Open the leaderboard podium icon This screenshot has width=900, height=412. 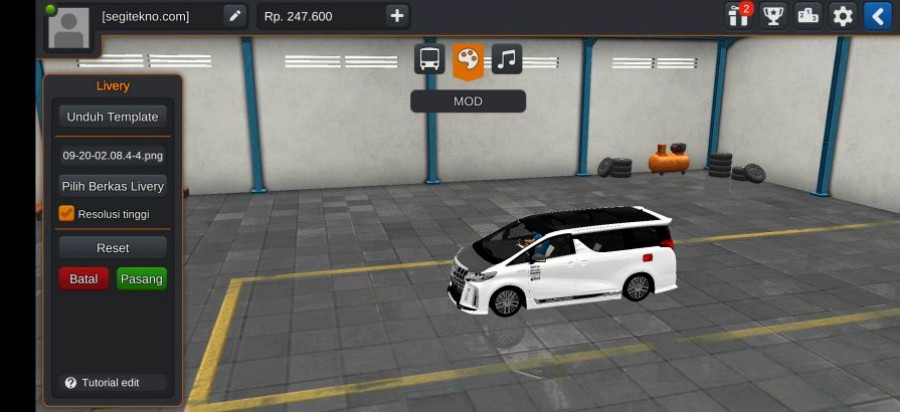click(x=808, y=16)
